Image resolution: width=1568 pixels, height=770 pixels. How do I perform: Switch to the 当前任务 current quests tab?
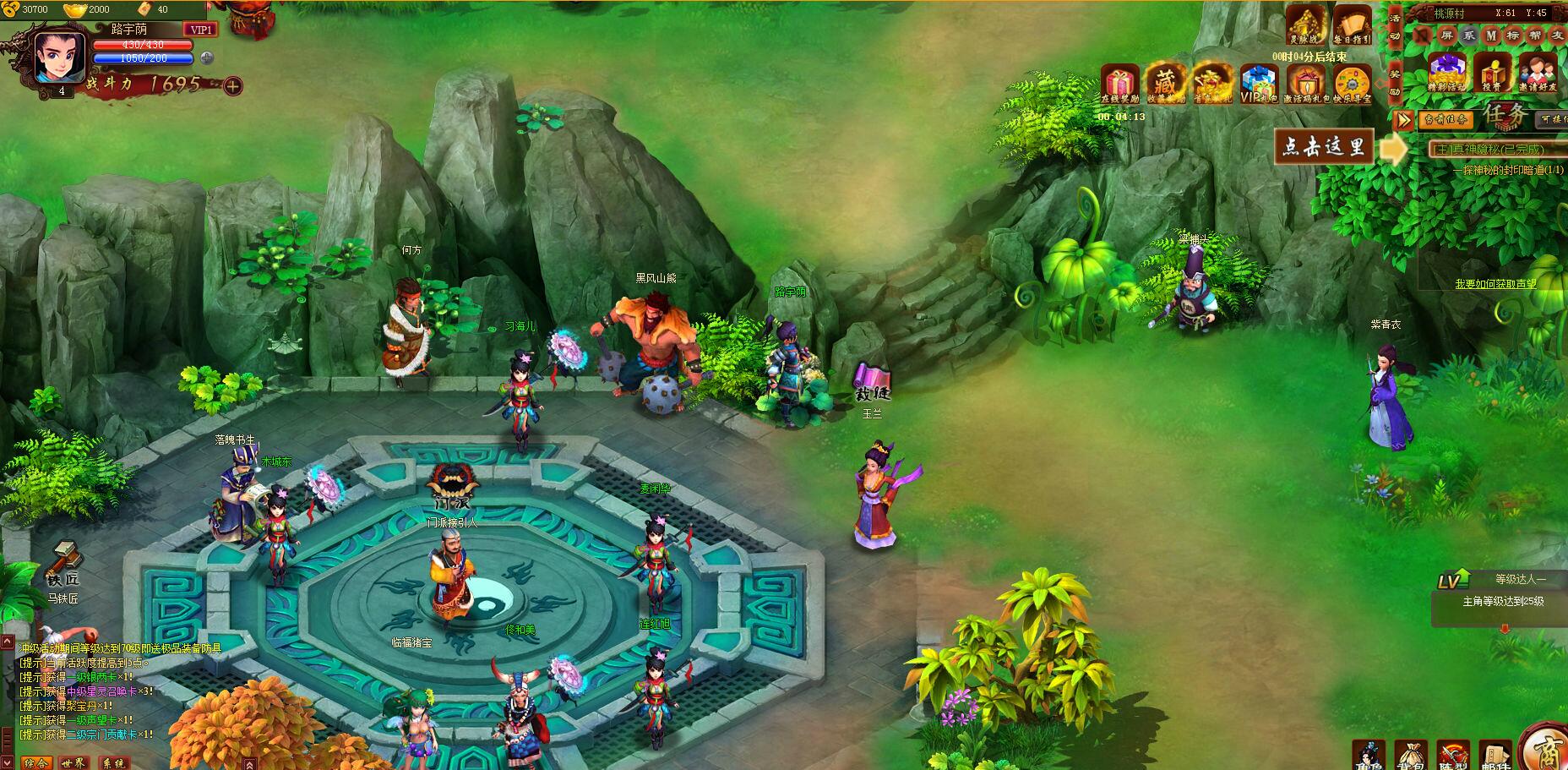pos(1445,119)
